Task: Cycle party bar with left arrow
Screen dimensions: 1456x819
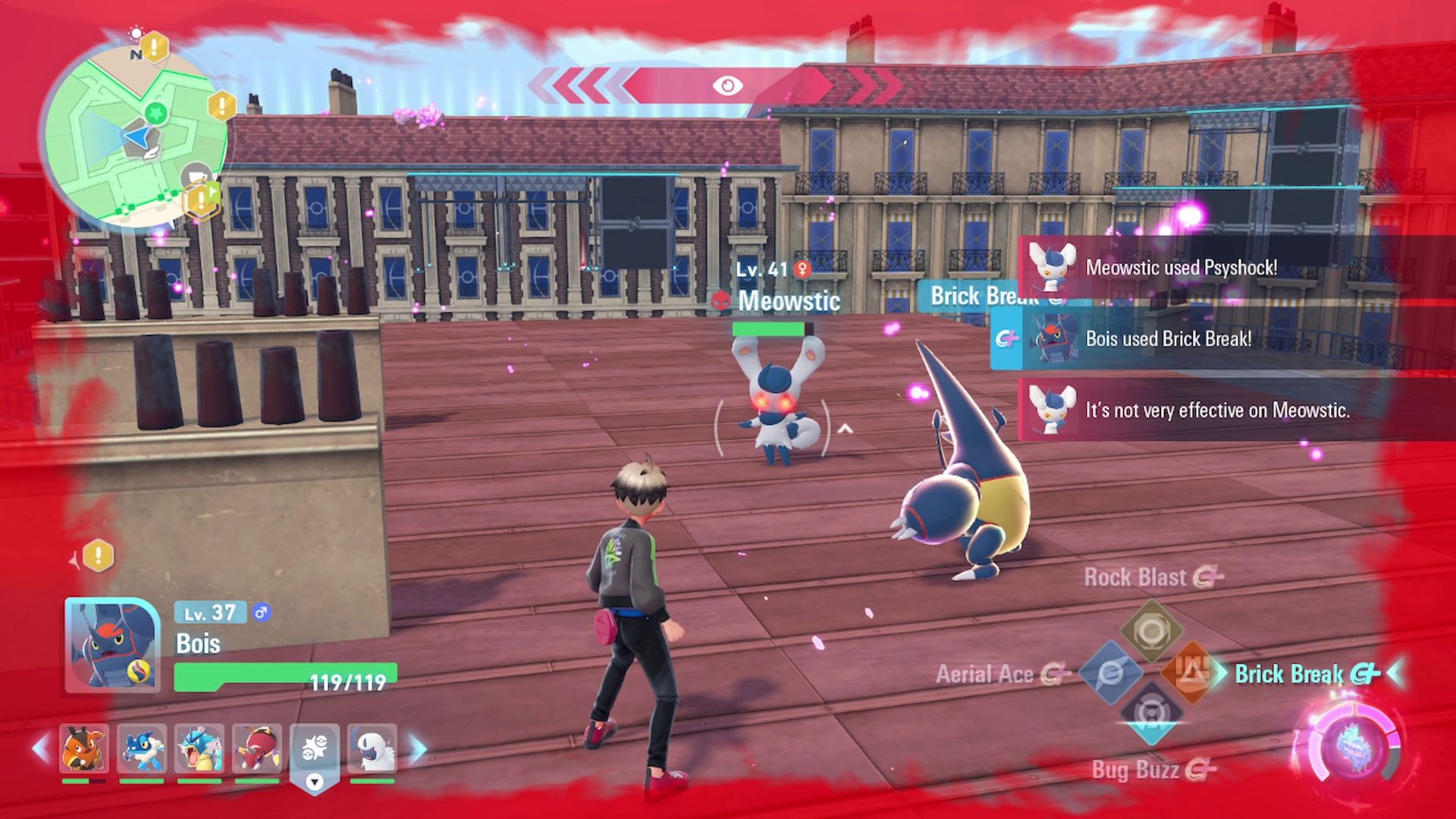Action: pos(41,748)
